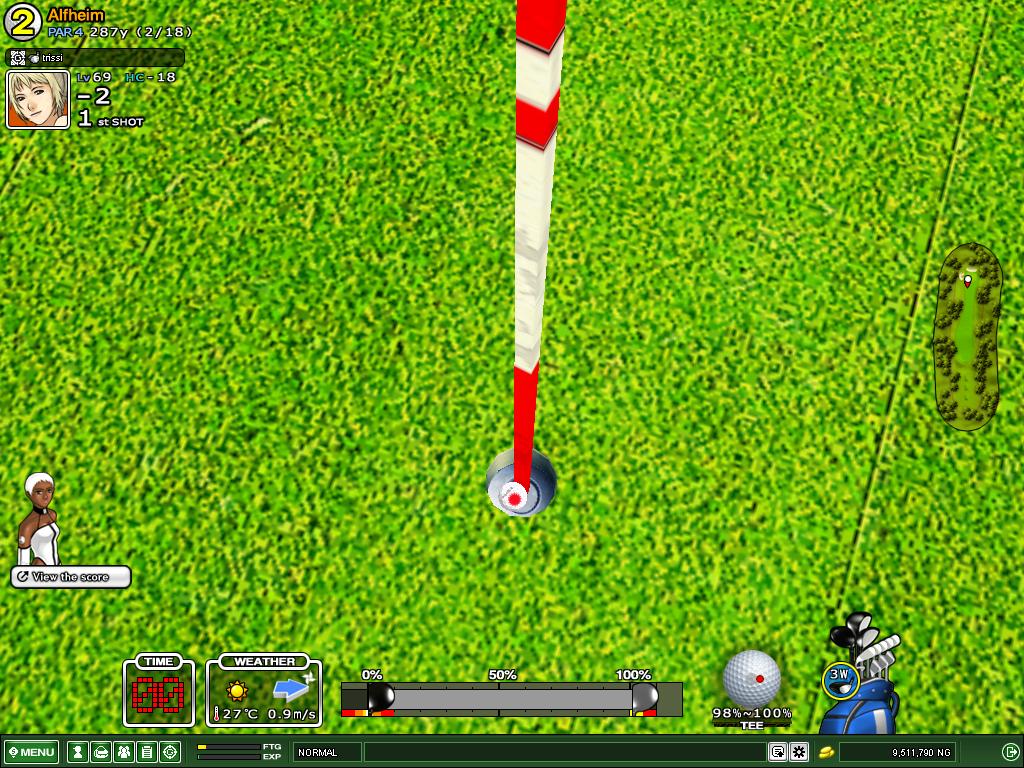Viewport: 1024px width, 768px height.
Task: Click the bag icon next to the silhouette
Action: pyautogui.click(x=100, y=752)
